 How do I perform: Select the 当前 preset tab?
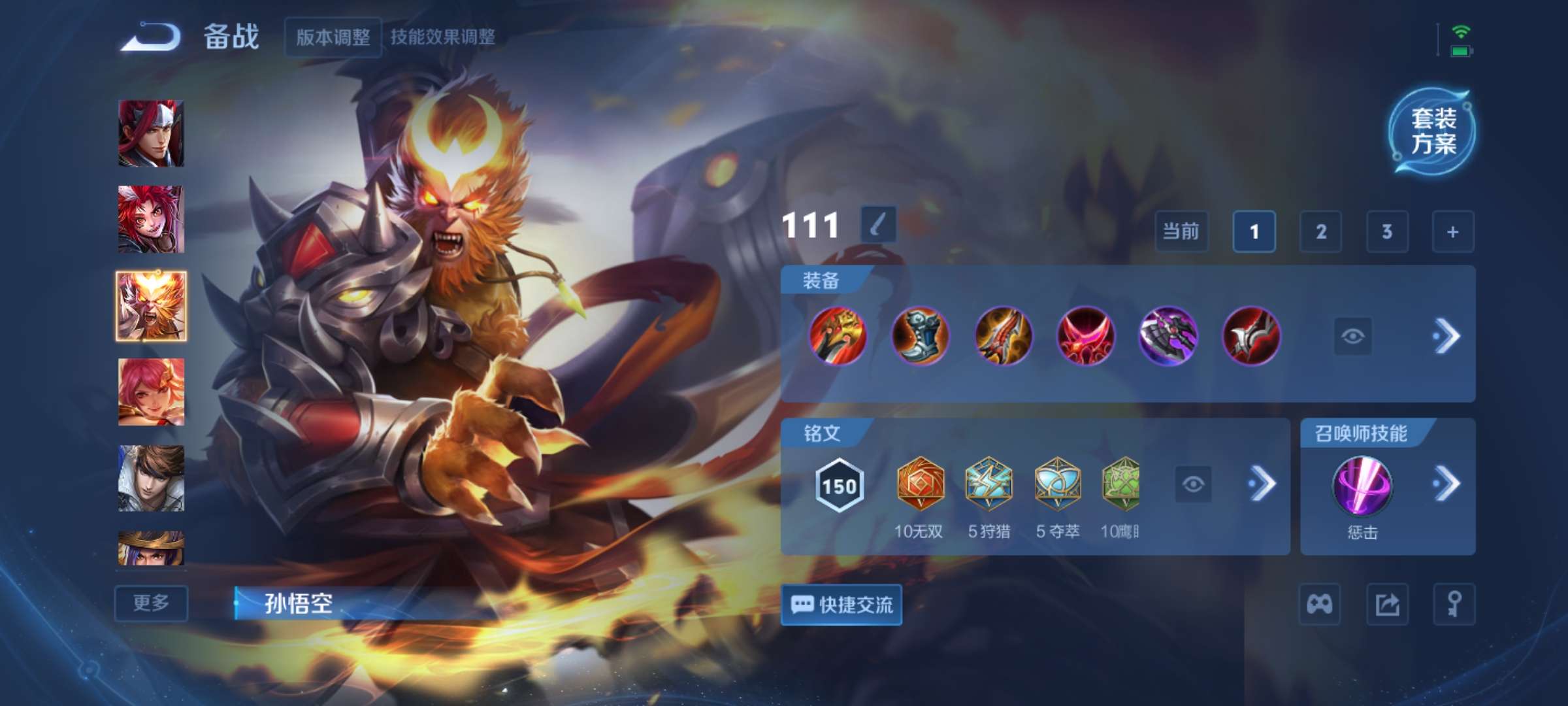1182,232
